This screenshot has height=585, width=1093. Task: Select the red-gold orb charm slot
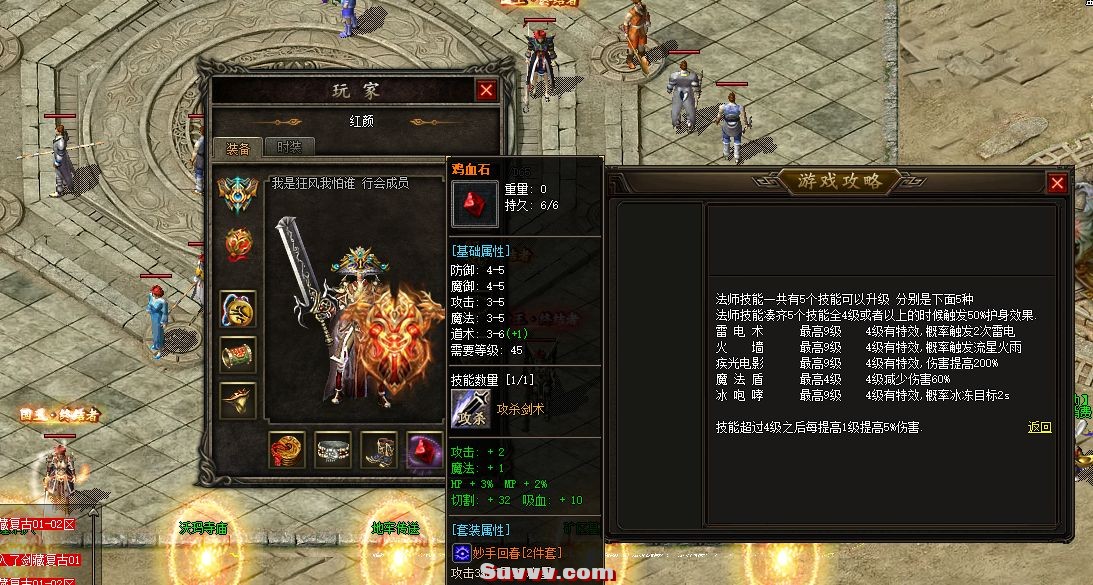(x=237, y=243)
